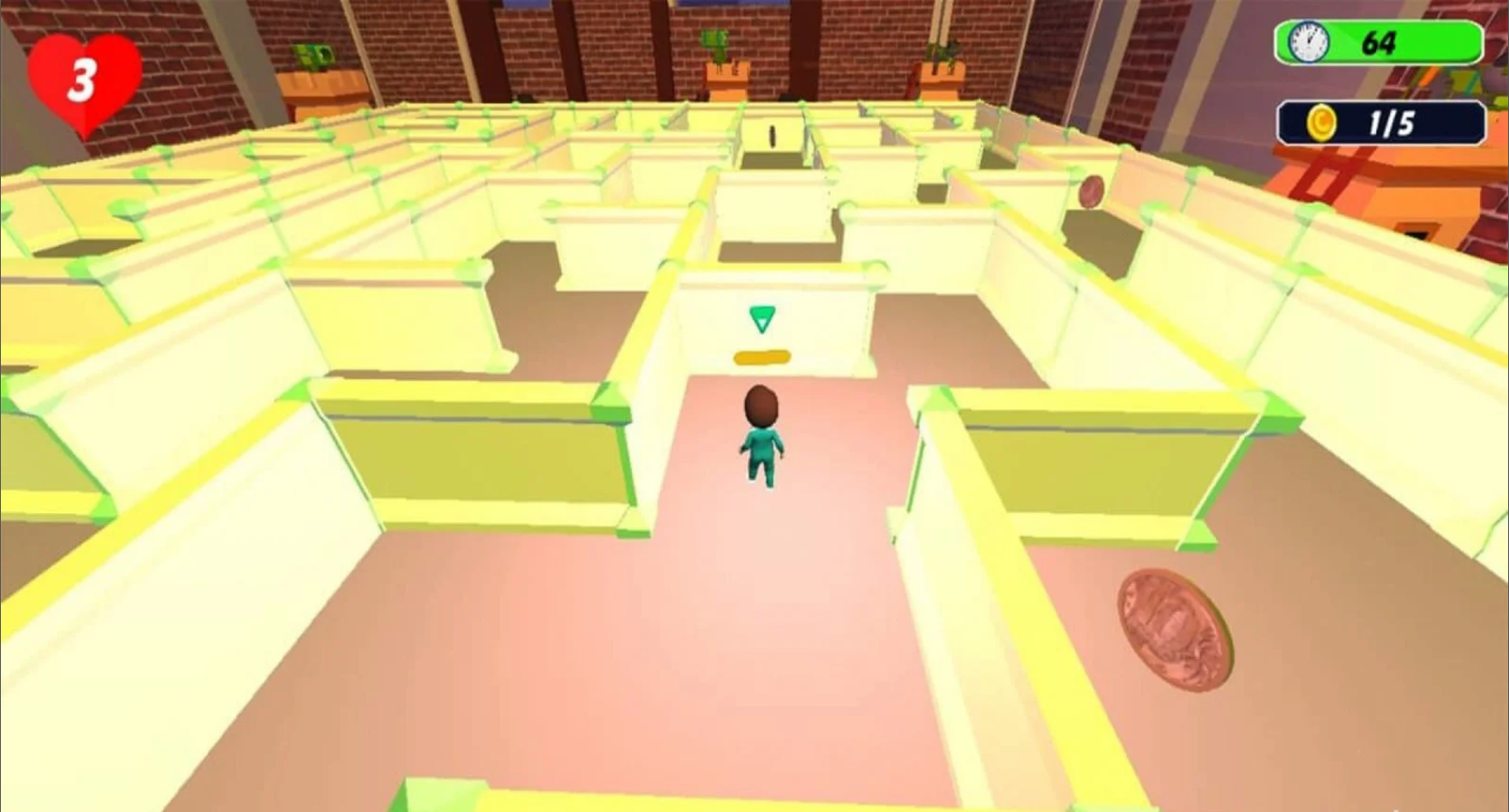This screenshot has width=1509, height=812.
Task: Click the dark slot in the far maze wall
Action: point(771,134)
